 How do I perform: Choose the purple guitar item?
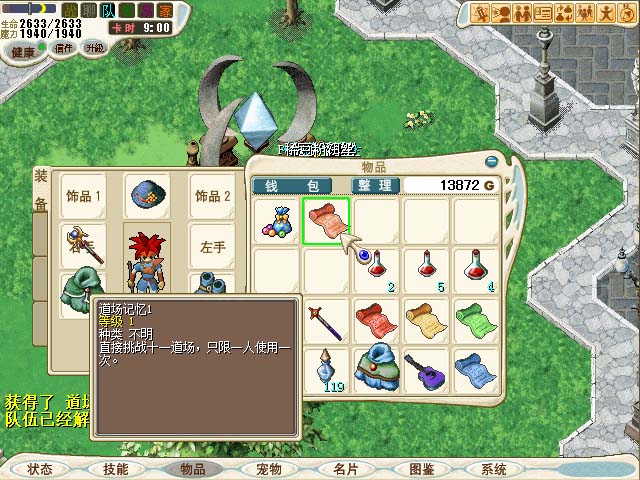tap(426, 370)
